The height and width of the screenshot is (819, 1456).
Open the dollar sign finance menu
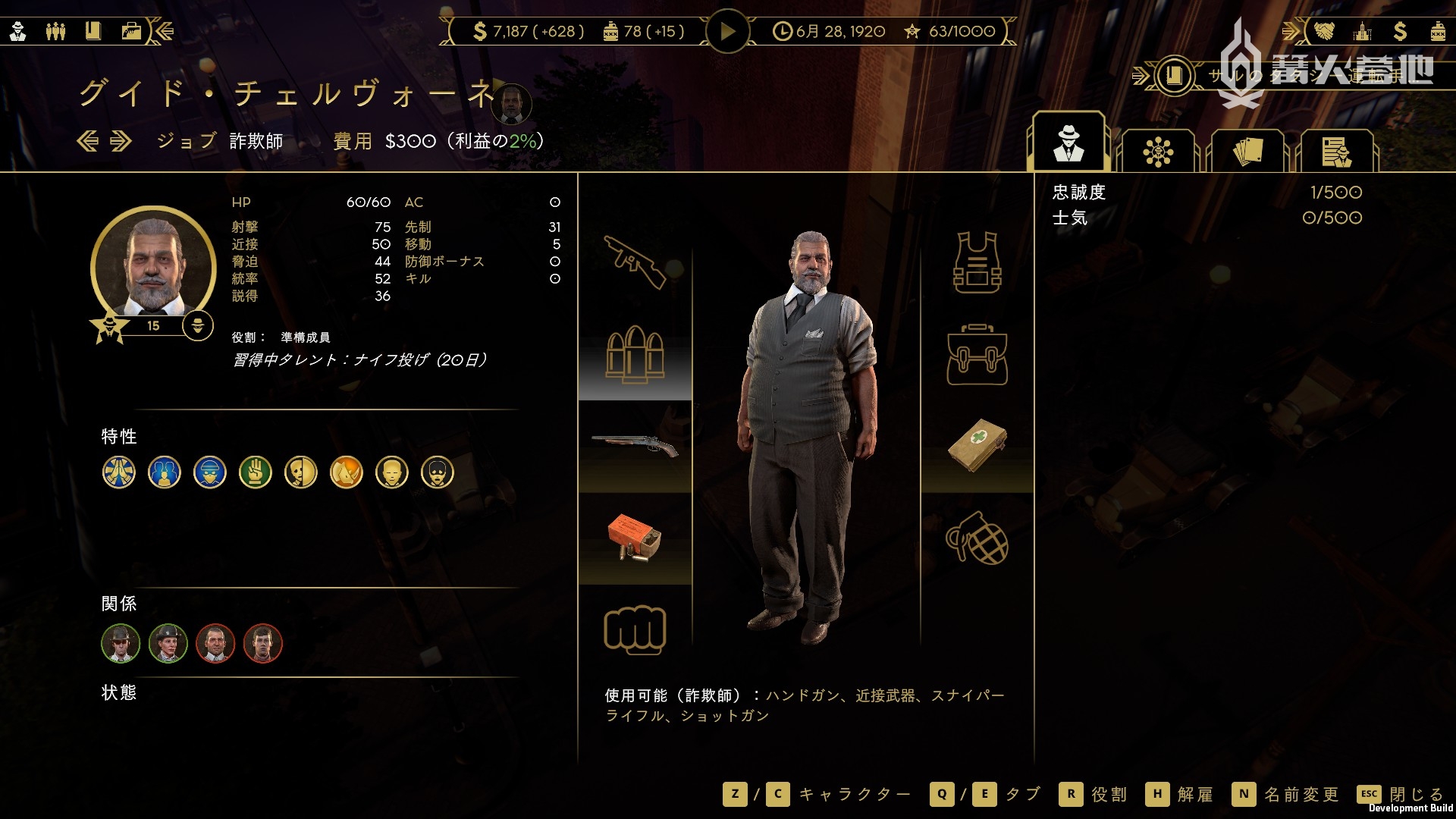pyautogui.click(x=1400, y=31)
